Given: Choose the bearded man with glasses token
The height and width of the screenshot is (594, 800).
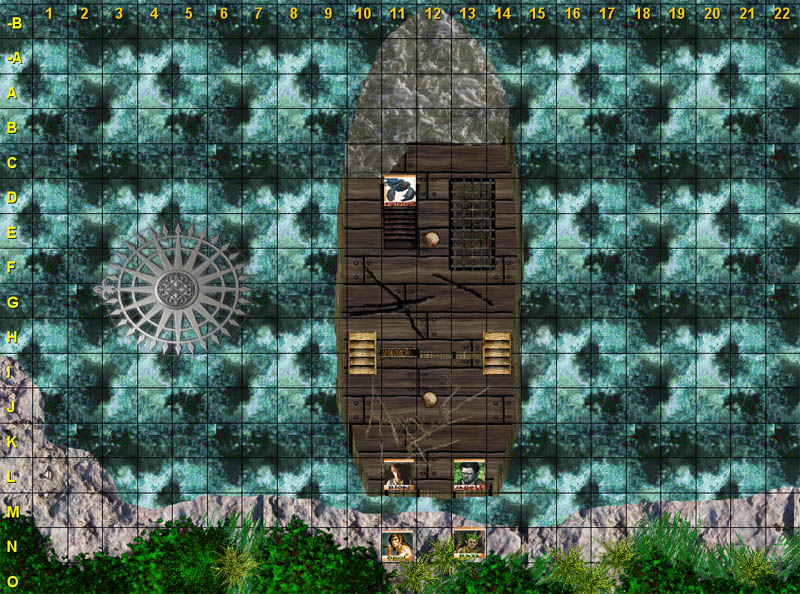Looking at the screenshot, I should tap(469, 475).
